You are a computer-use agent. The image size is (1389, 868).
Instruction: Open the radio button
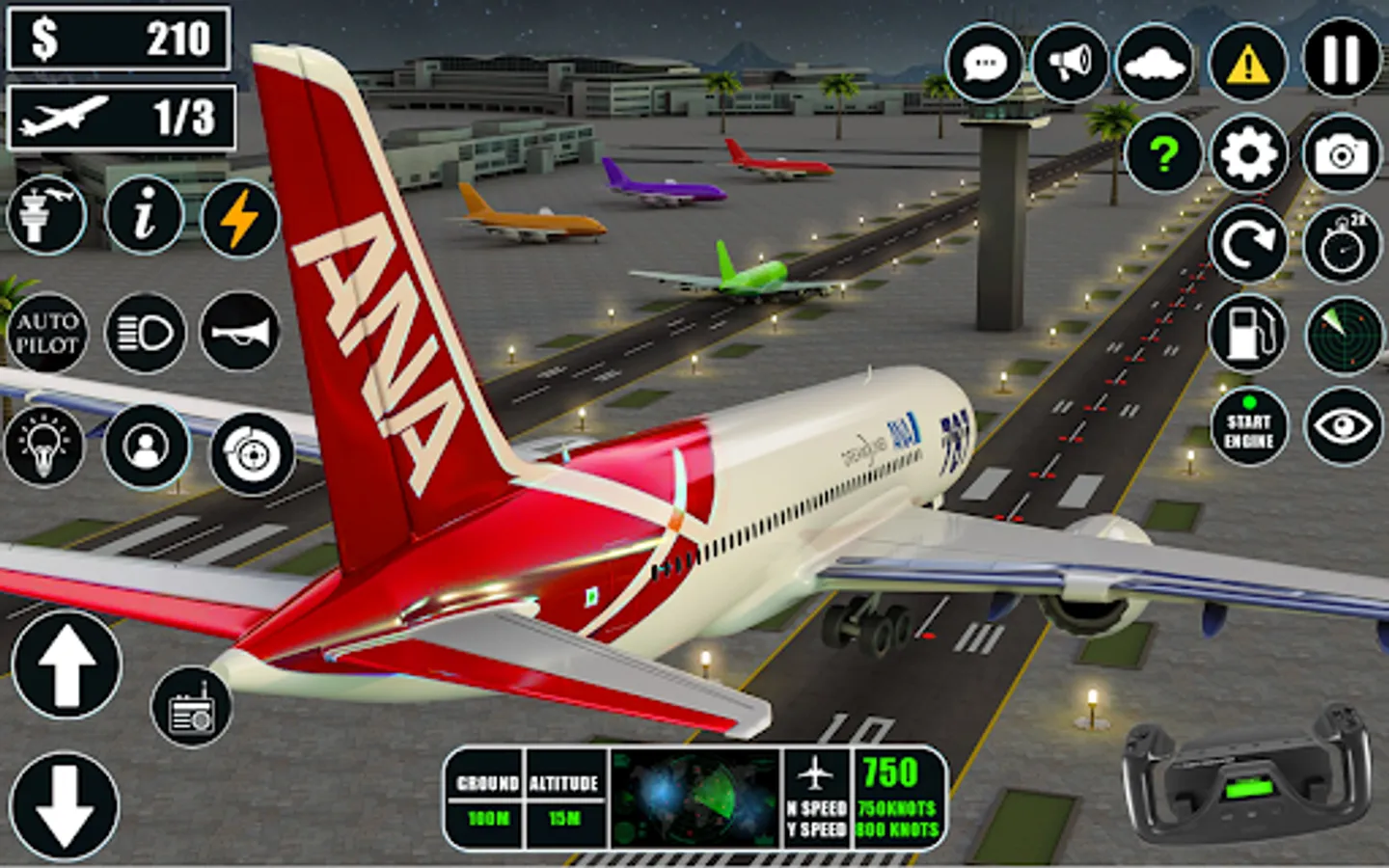click(191, 707)
